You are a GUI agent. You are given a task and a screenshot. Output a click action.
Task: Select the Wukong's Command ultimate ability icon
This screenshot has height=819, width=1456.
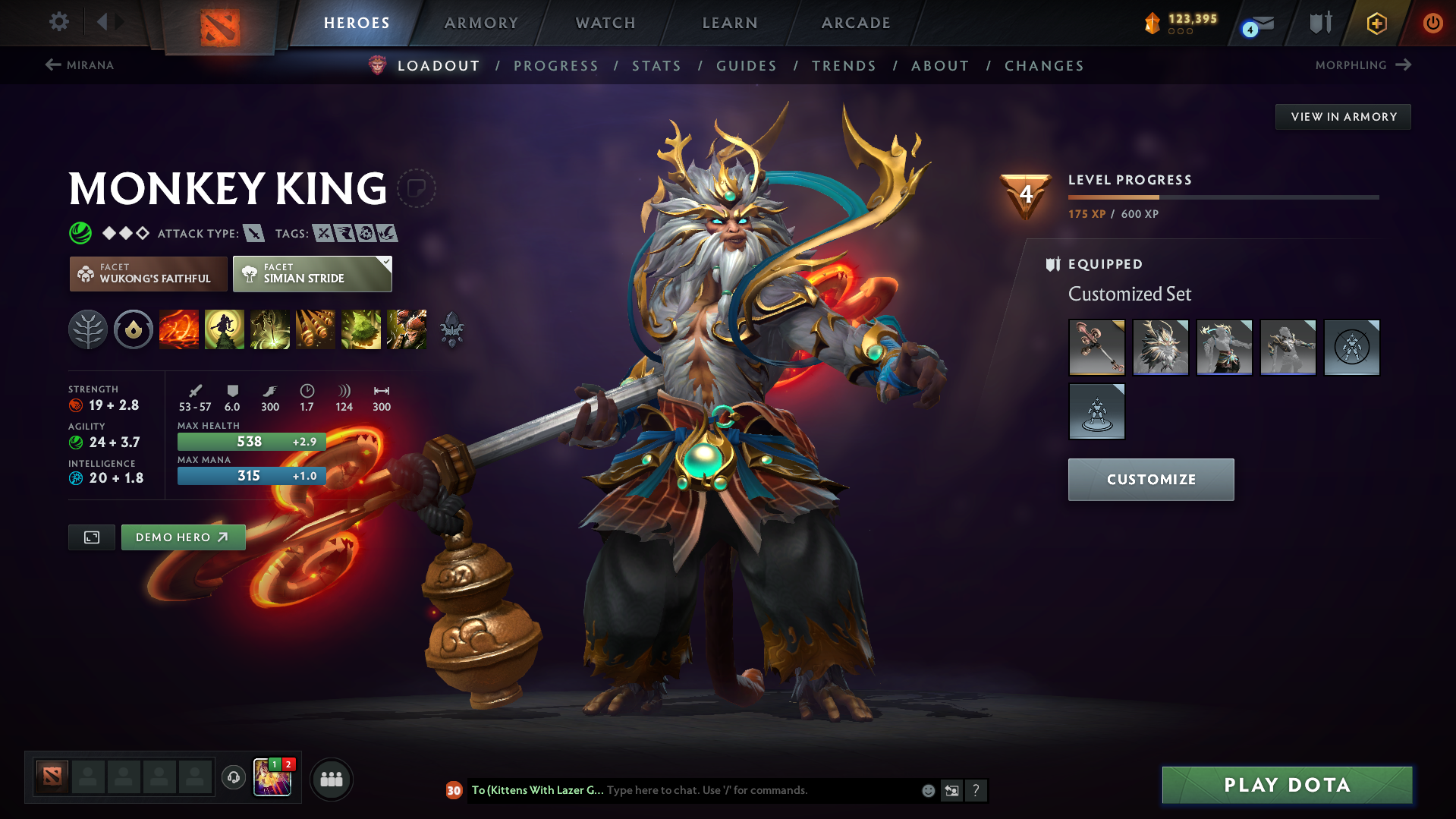point(407,329)
